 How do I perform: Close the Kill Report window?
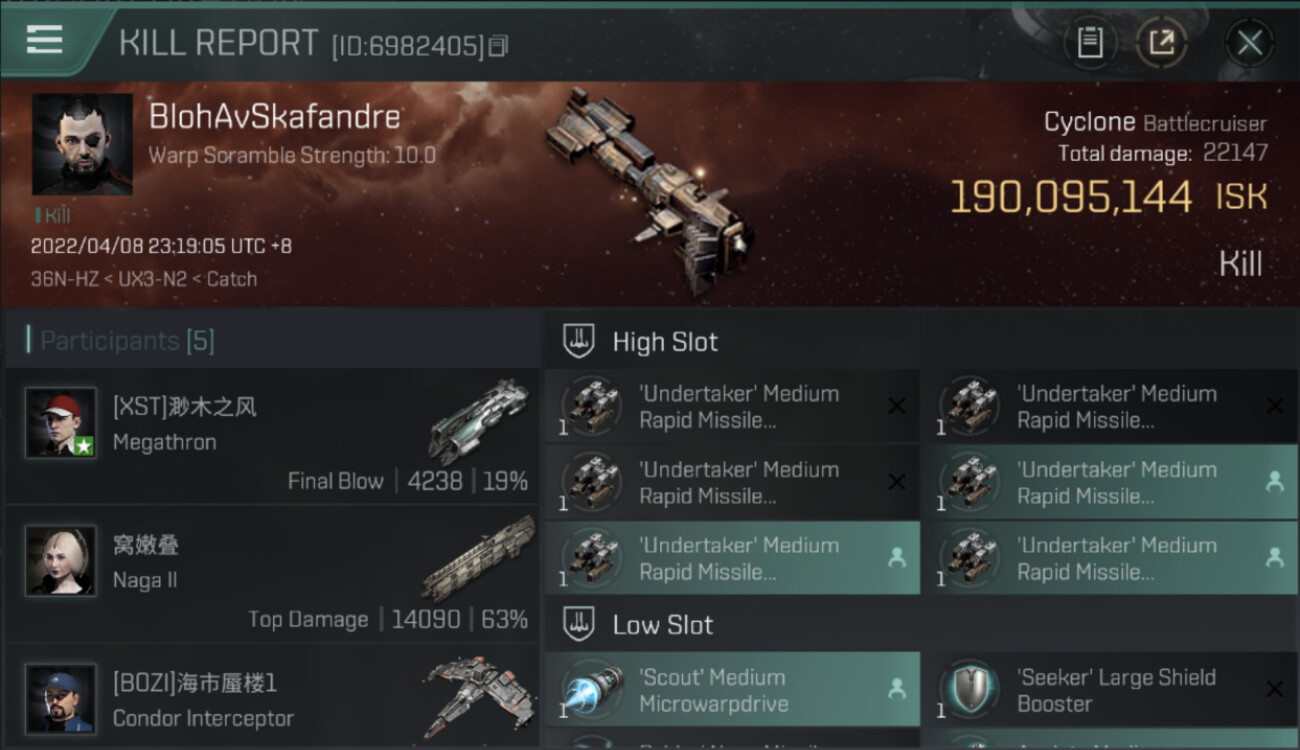click(x=1249, y=42)
